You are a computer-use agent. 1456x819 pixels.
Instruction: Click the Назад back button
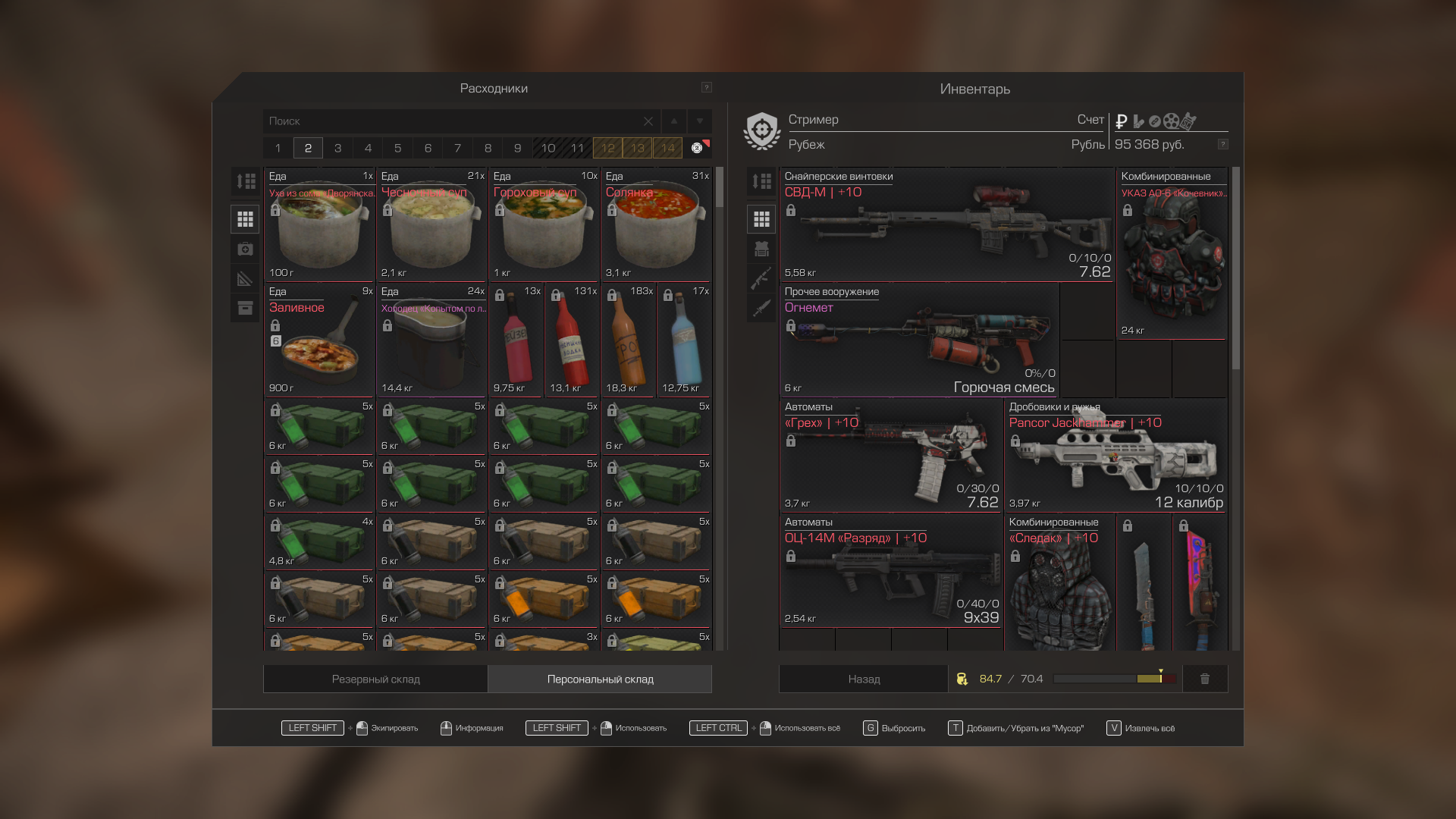[864, 679]
